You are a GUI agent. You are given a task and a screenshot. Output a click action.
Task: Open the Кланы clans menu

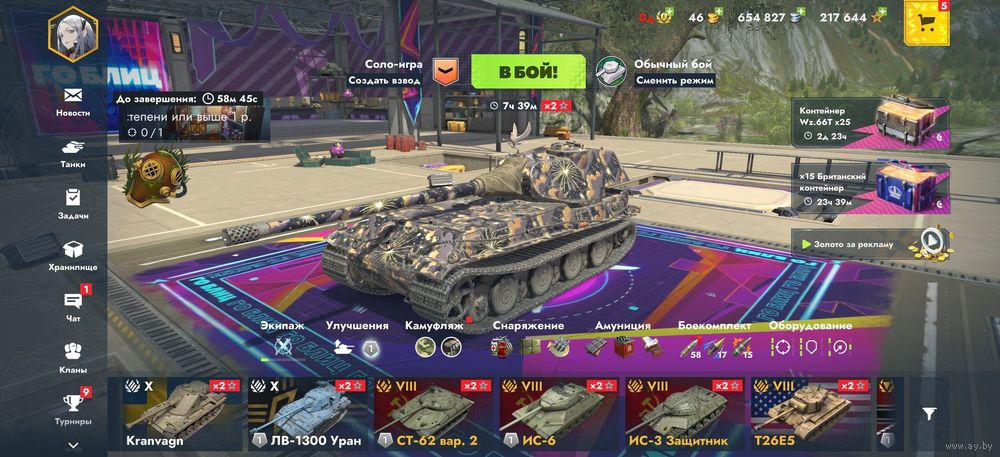coord(73,357)
